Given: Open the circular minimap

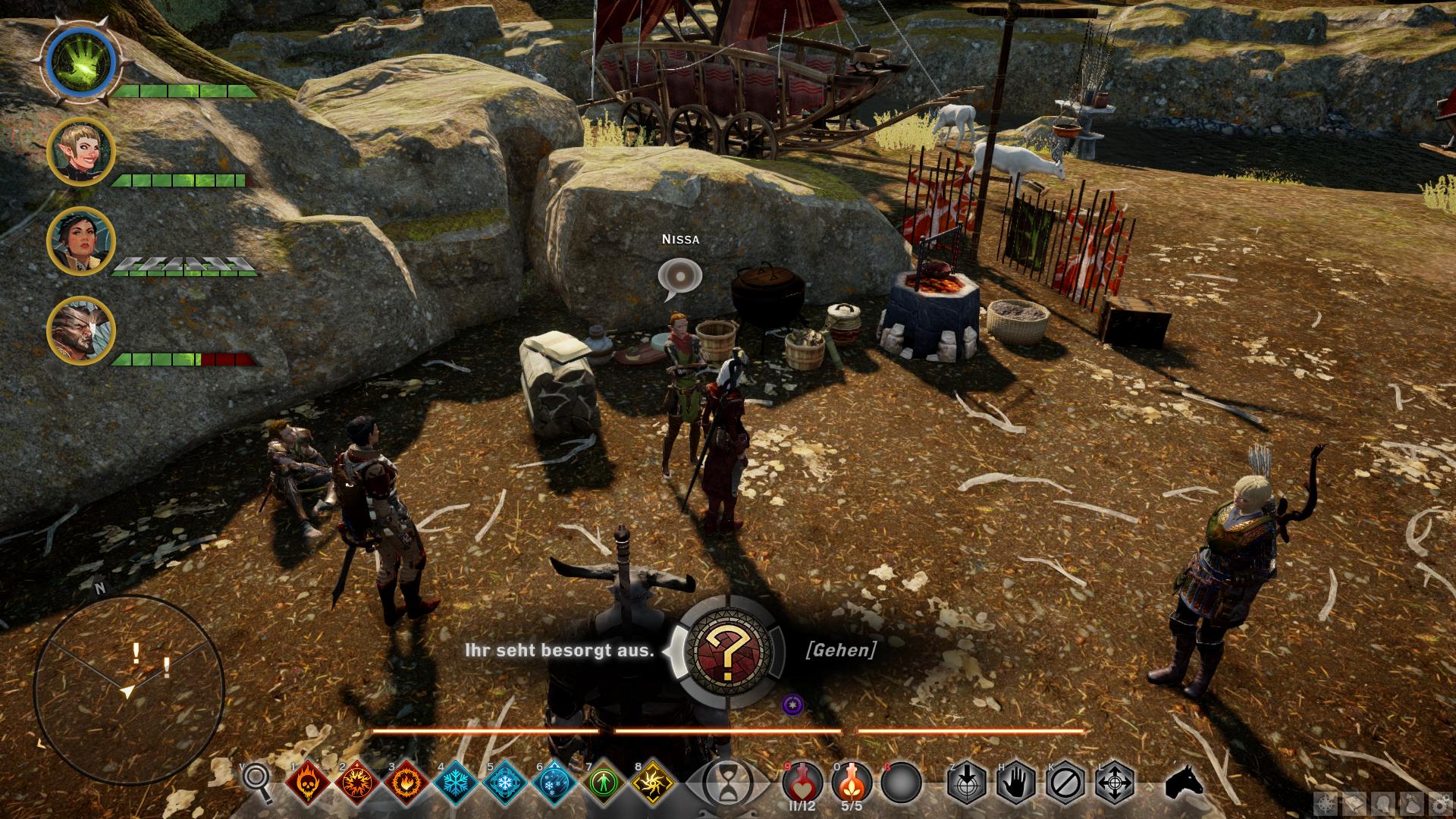Looking at the screenshot, I should pyautogui.click(x=129, y=690).
